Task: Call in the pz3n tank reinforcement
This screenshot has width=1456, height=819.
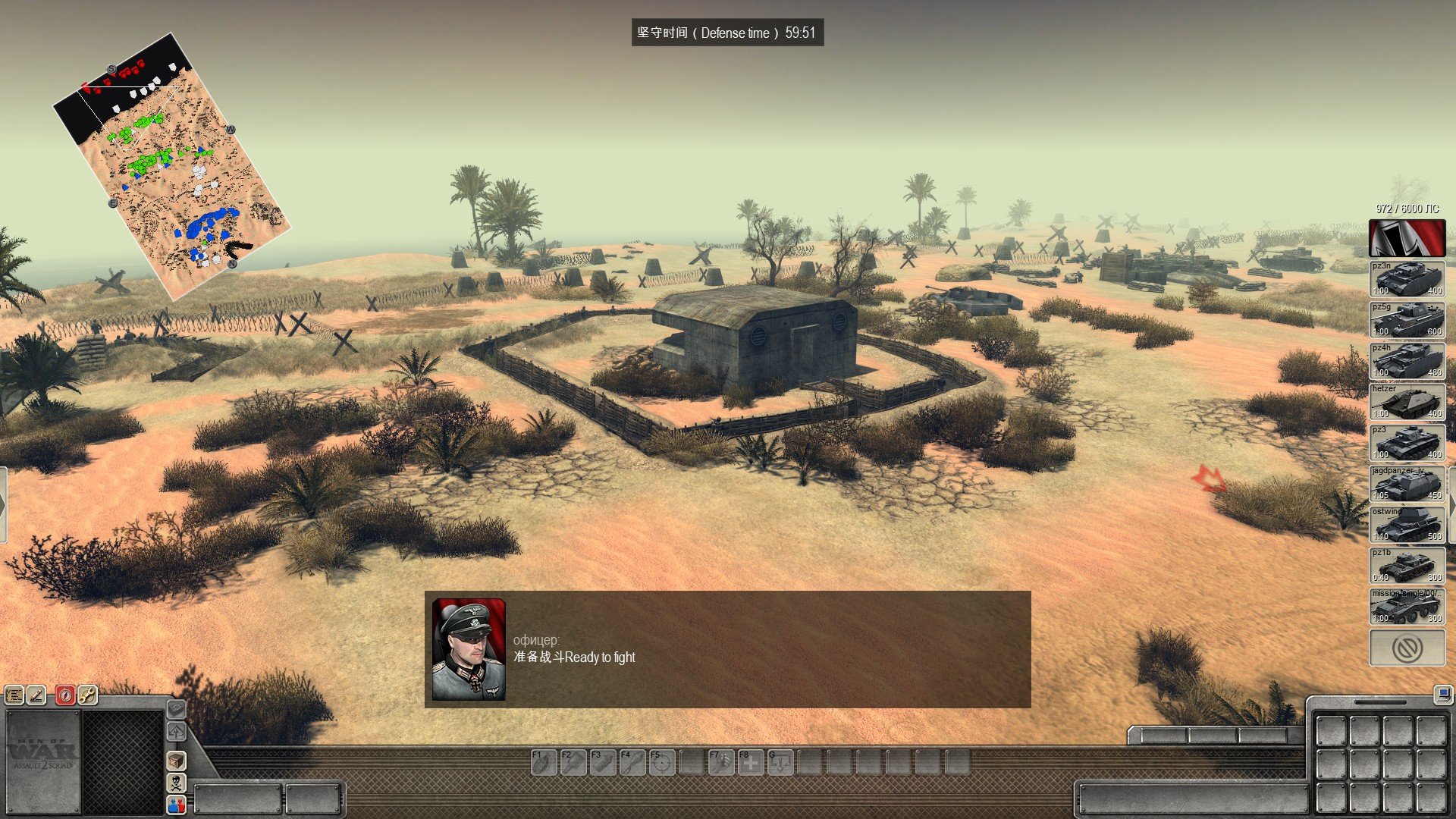Action: (x=1407, y=279)
